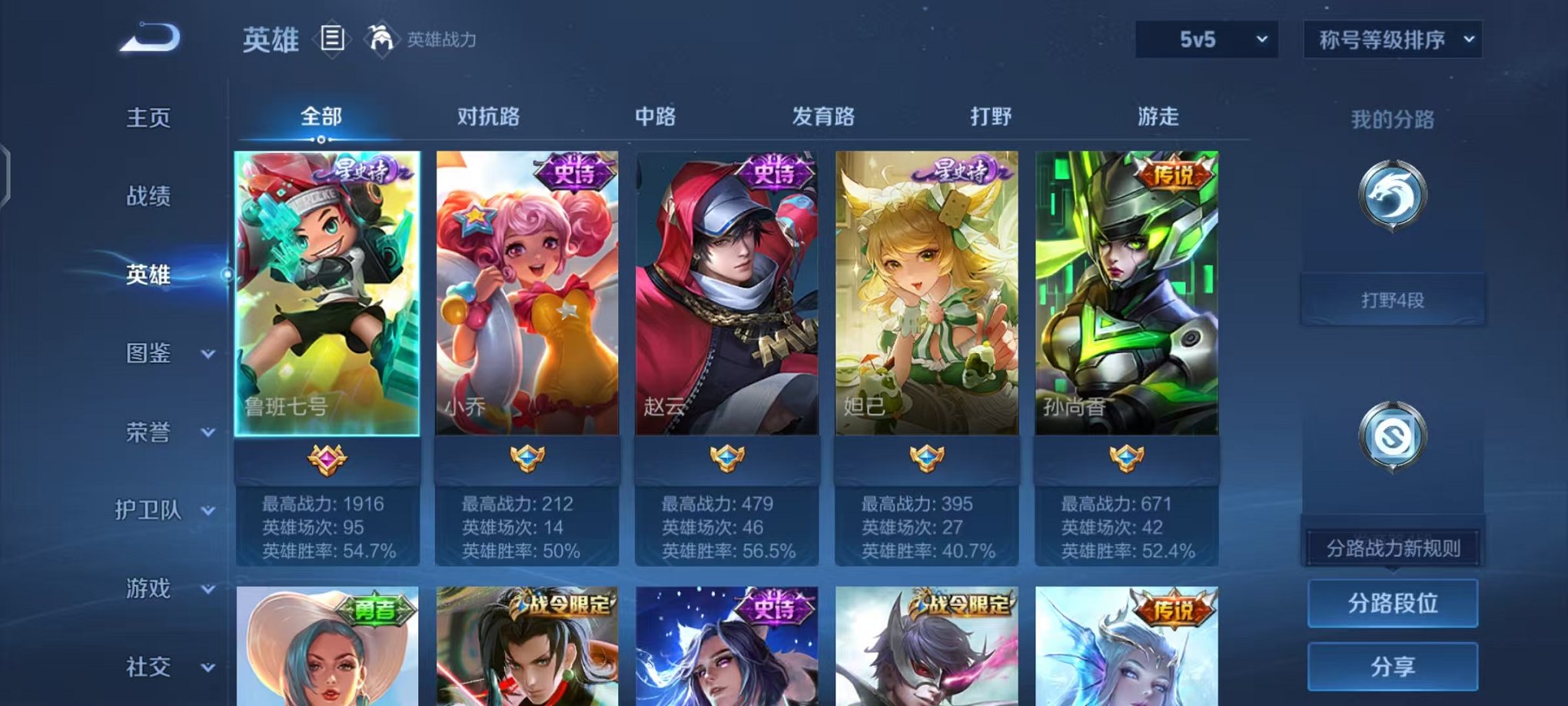Image resolution: width=1568 pixels, height=706 pixels.
Task: Open the 5v5 mode dropdown
Action: (x=1204, y=37)
